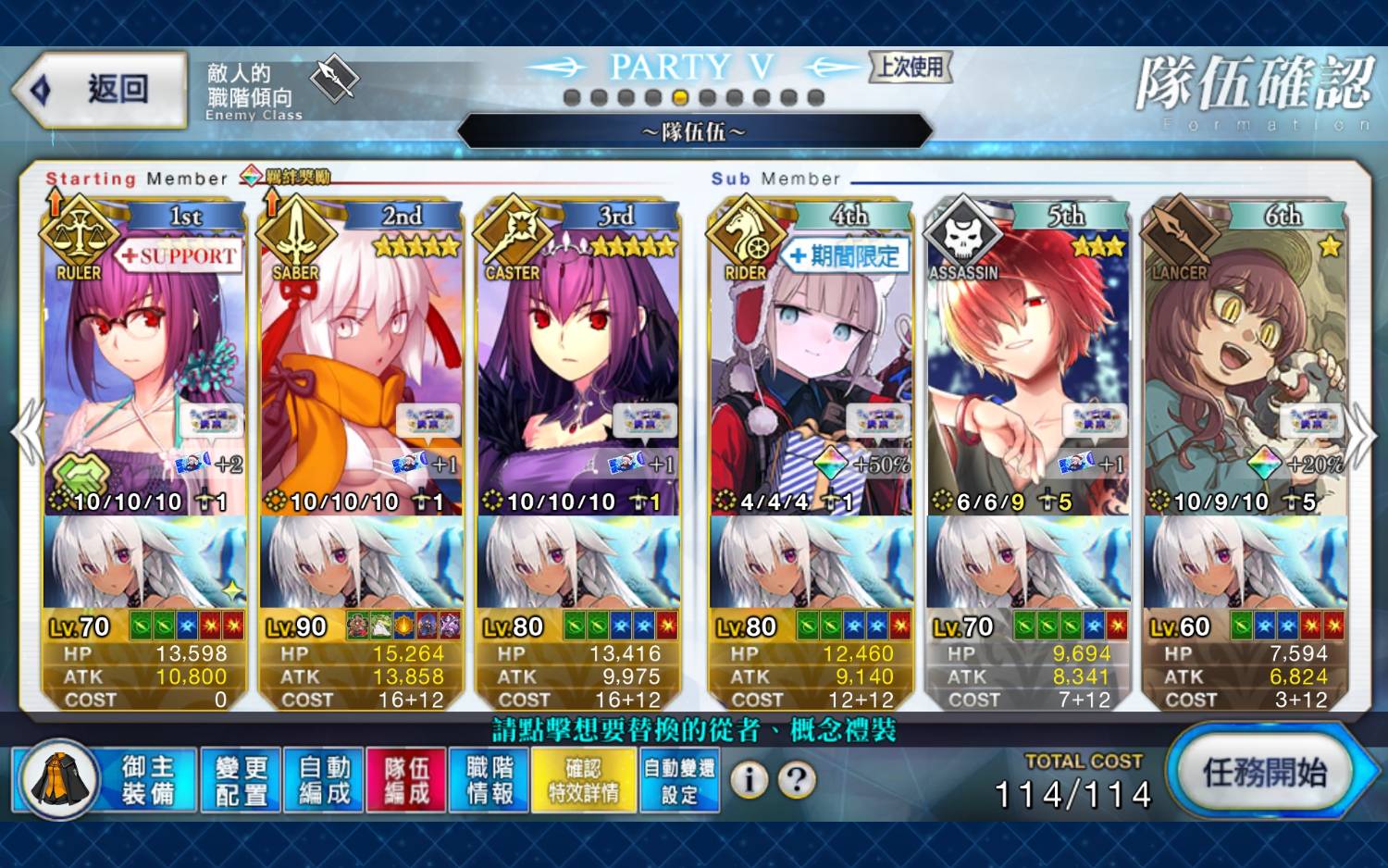
Task: Switch to previous party with left arrow
Action: pyautogui.click(x=26, y=432)
